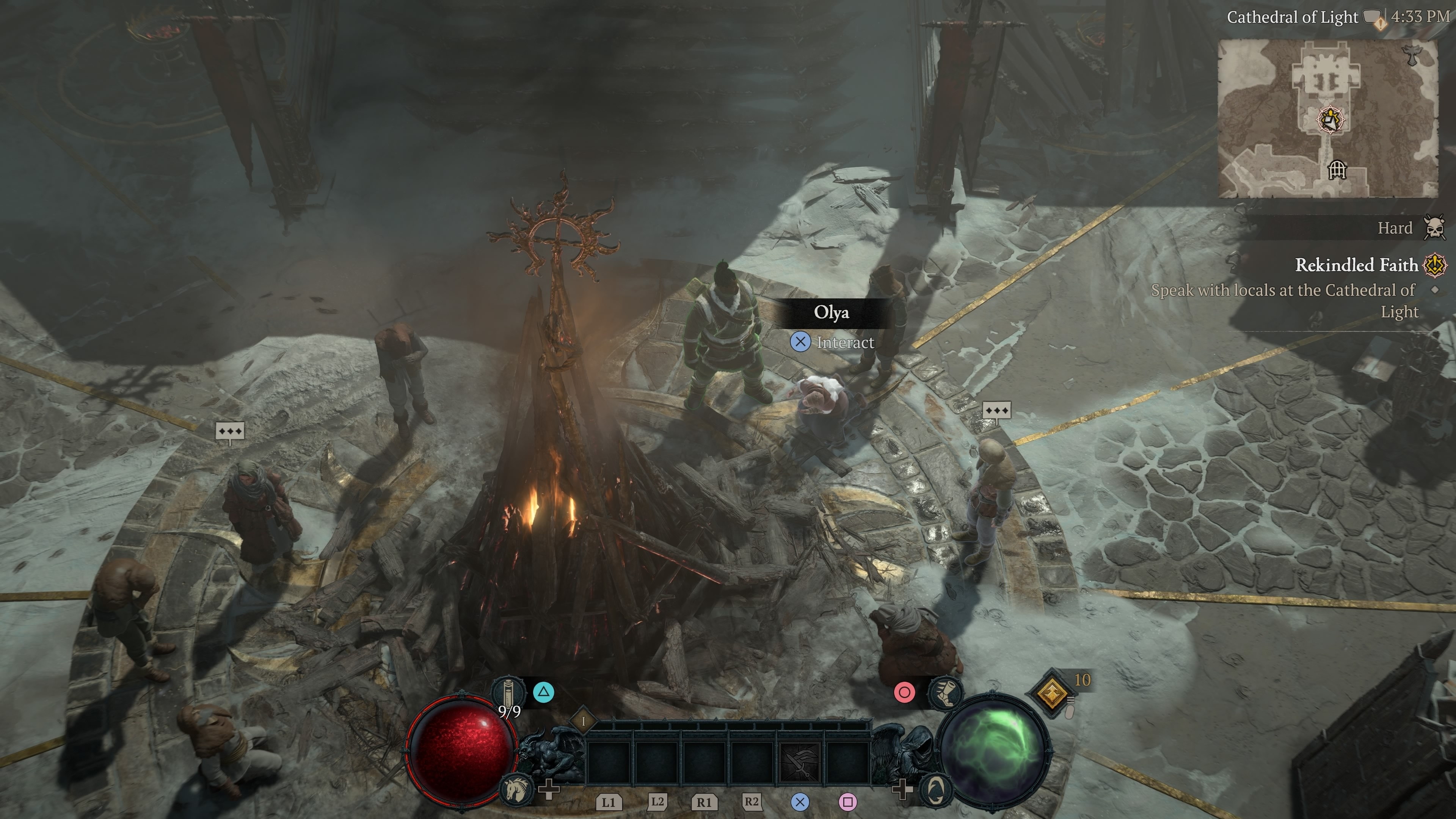Open the minimap
Viewport: 1456px width, 819px height.
1328,118
